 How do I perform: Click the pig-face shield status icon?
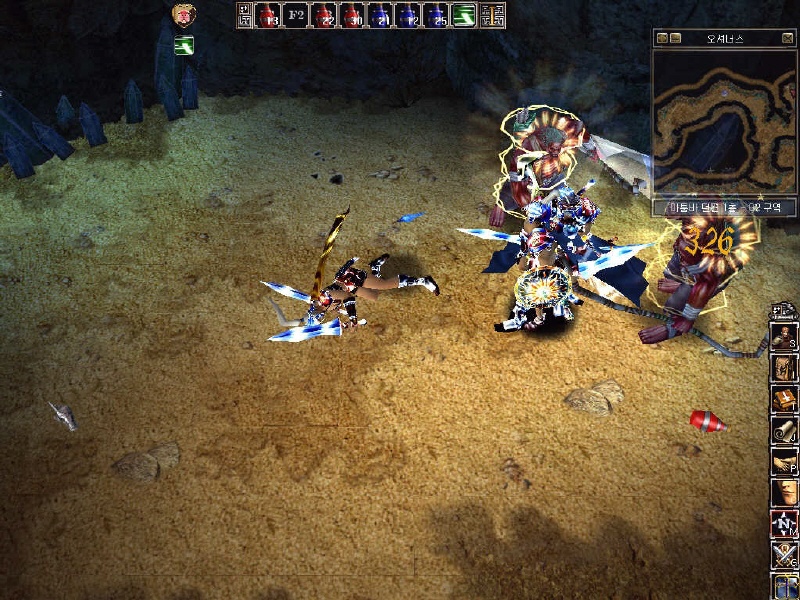pos(183,15)
